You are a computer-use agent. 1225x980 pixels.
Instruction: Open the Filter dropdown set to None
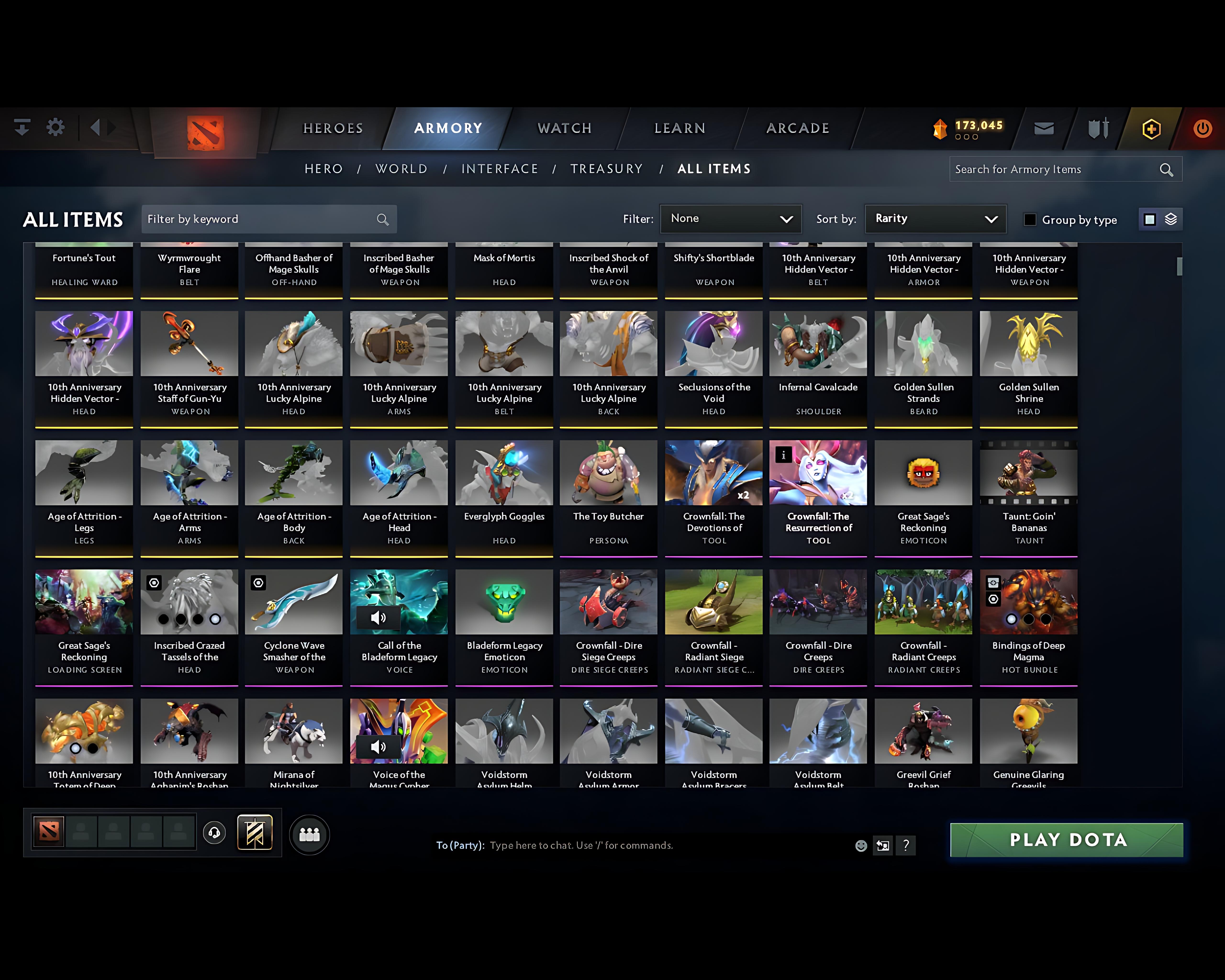coord(731,219)
